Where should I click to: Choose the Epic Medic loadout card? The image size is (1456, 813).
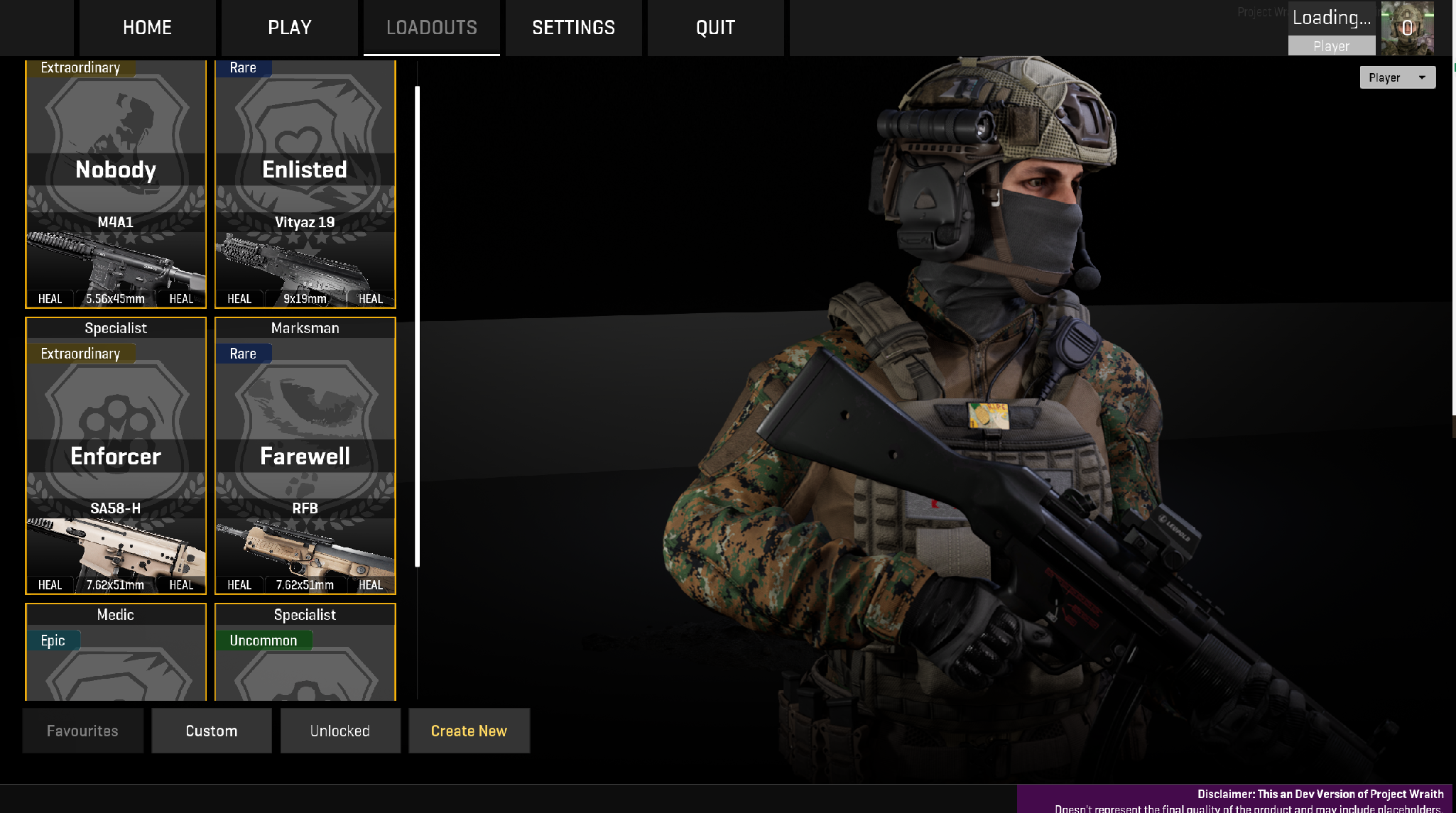point(116,652)
